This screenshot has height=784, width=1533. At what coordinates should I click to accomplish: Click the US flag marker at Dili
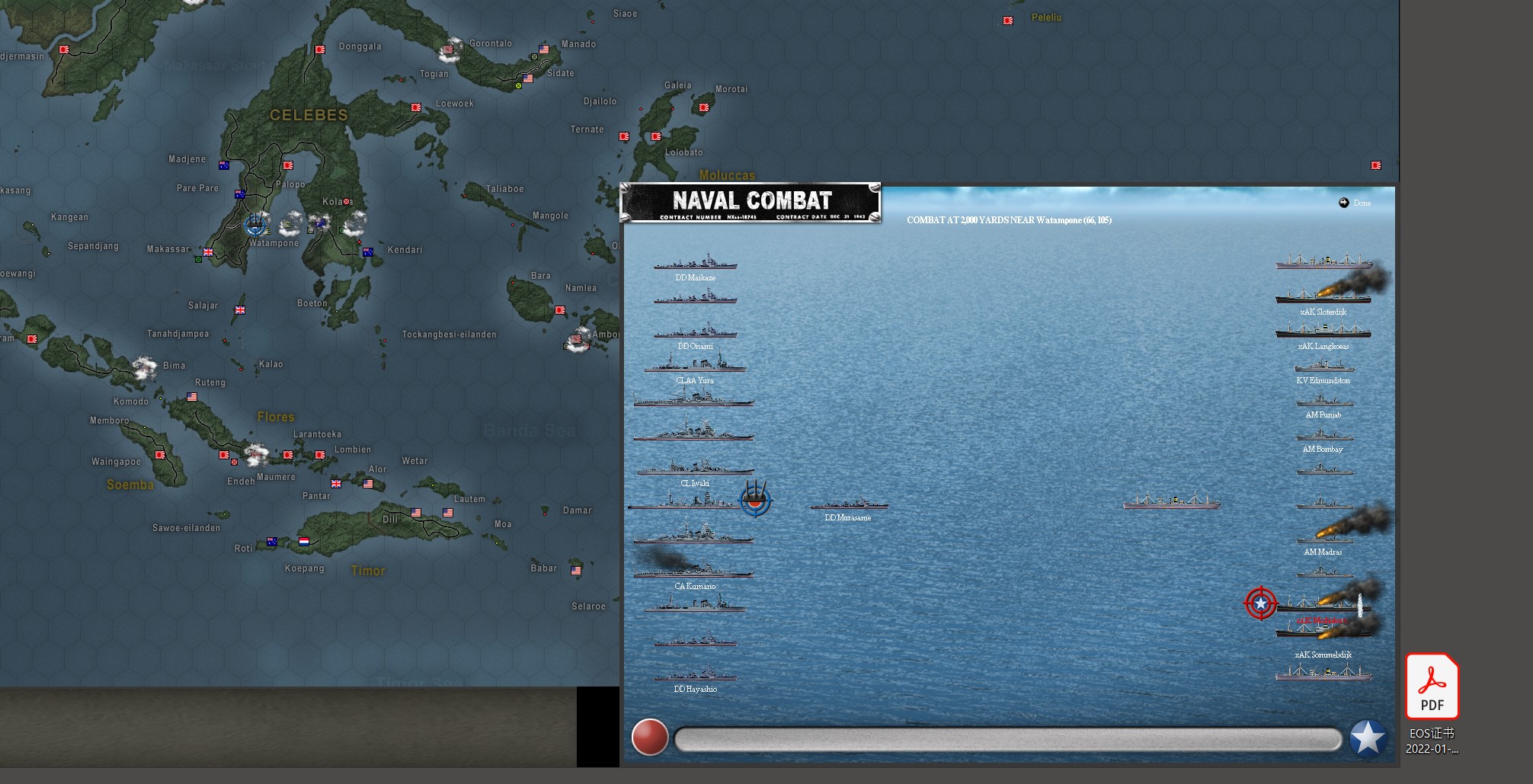pyautogui.click(x=417, y=514)
